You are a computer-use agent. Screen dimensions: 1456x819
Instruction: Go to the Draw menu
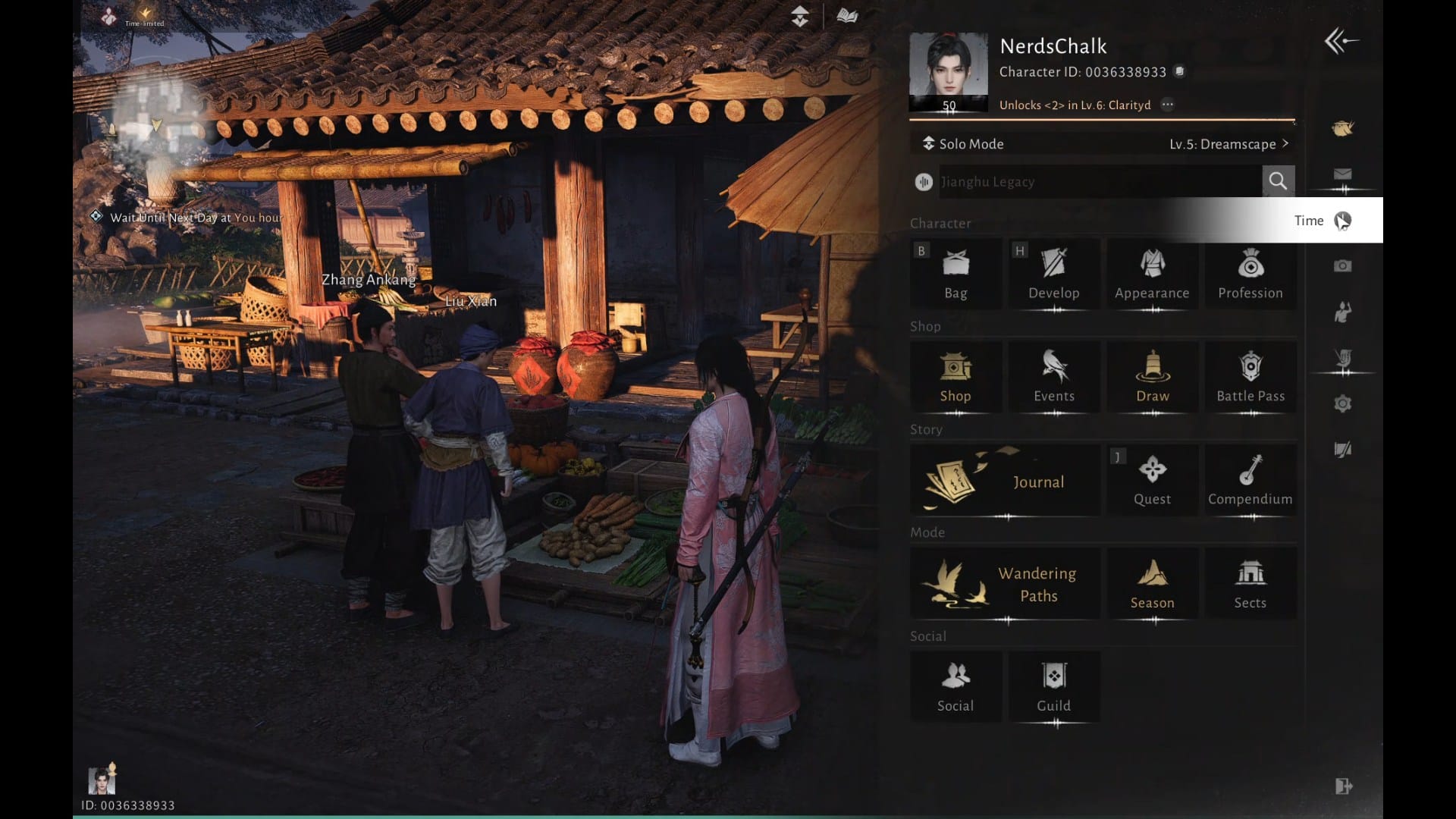pyautogui.click(x=1152, y=377)
